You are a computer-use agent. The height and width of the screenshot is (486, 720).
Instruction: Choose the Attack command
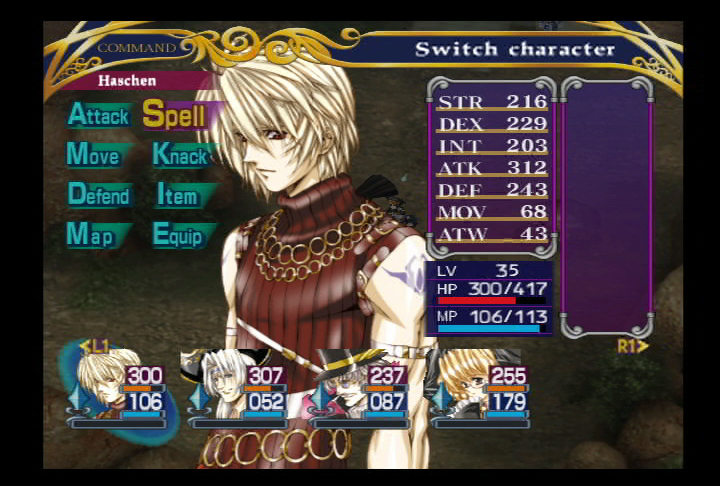(98, 115)
